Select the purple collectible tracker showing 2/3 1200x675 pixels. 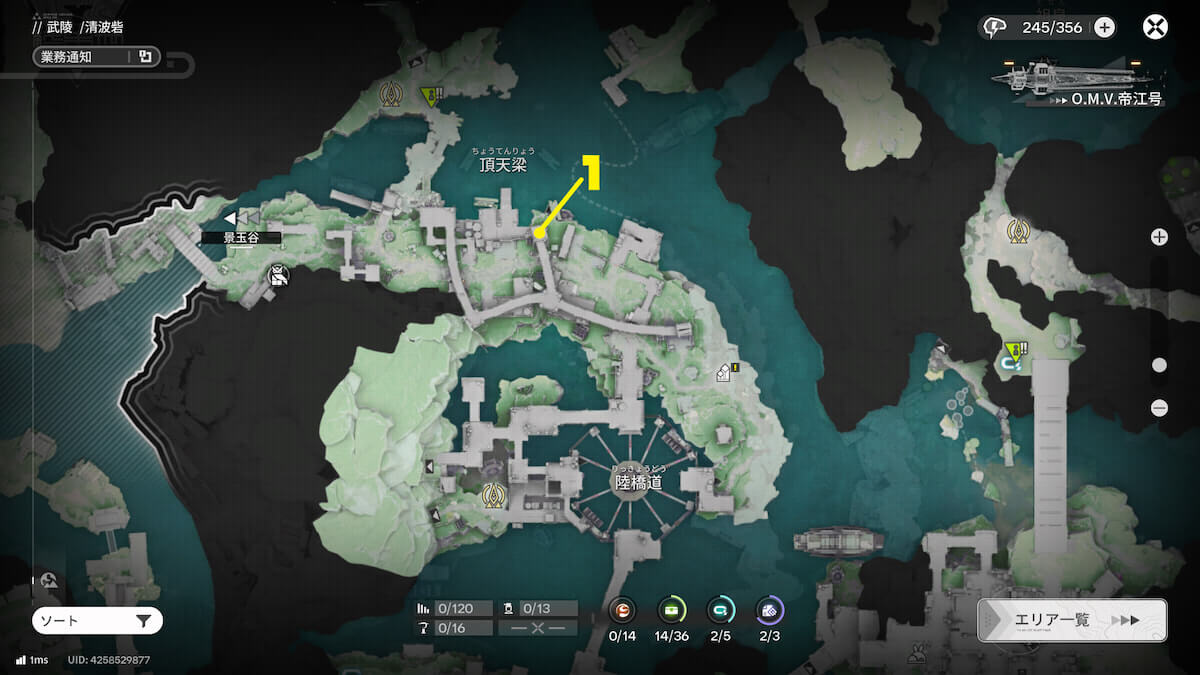pos(769,610)
